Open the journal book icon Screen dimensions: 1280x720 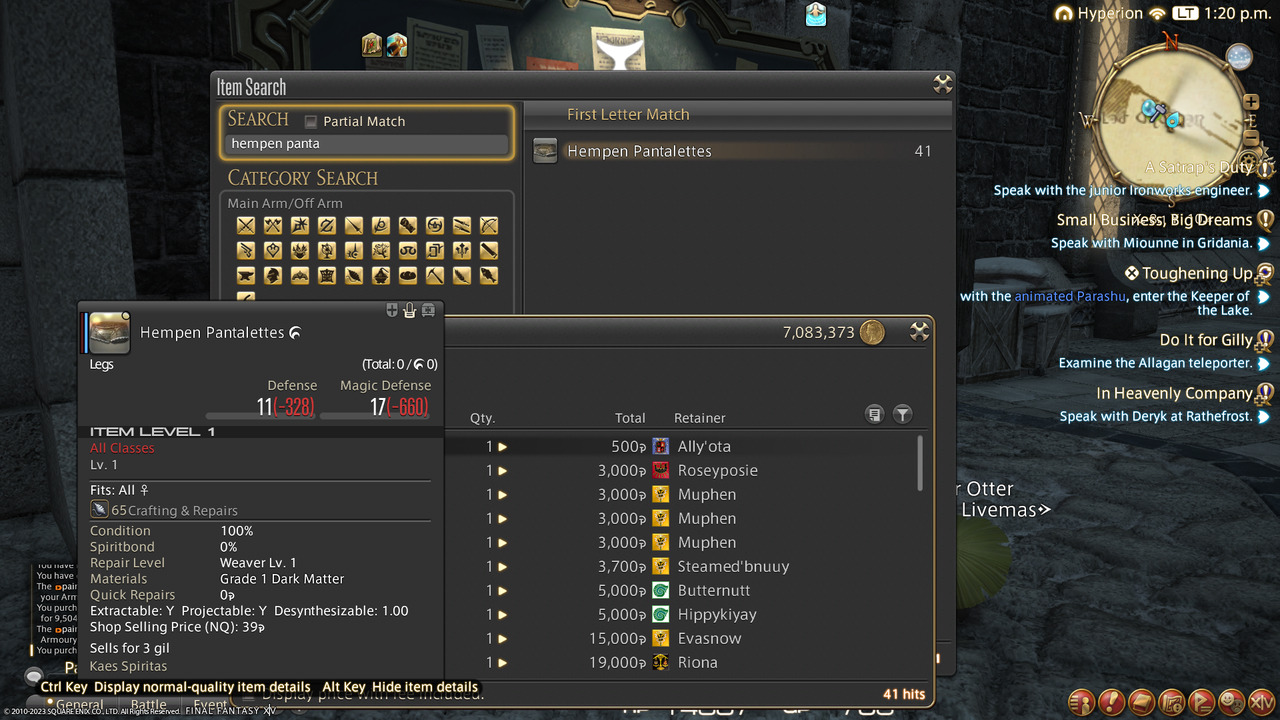tap(1141, 703)
